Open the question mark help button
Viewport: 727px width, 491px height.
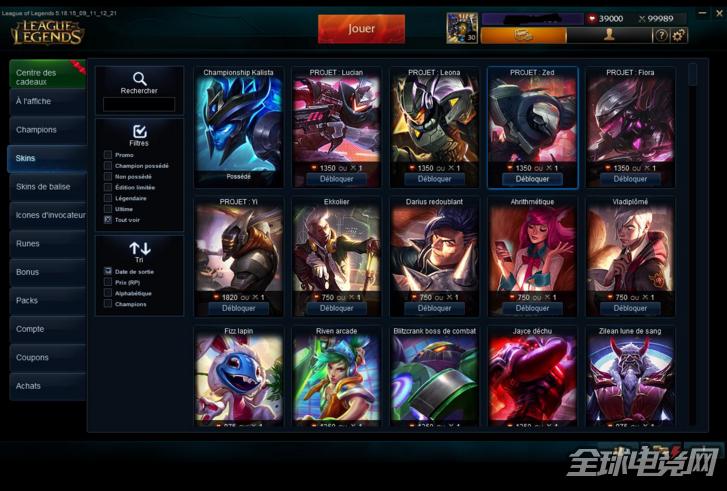click(x=660, y=35)
